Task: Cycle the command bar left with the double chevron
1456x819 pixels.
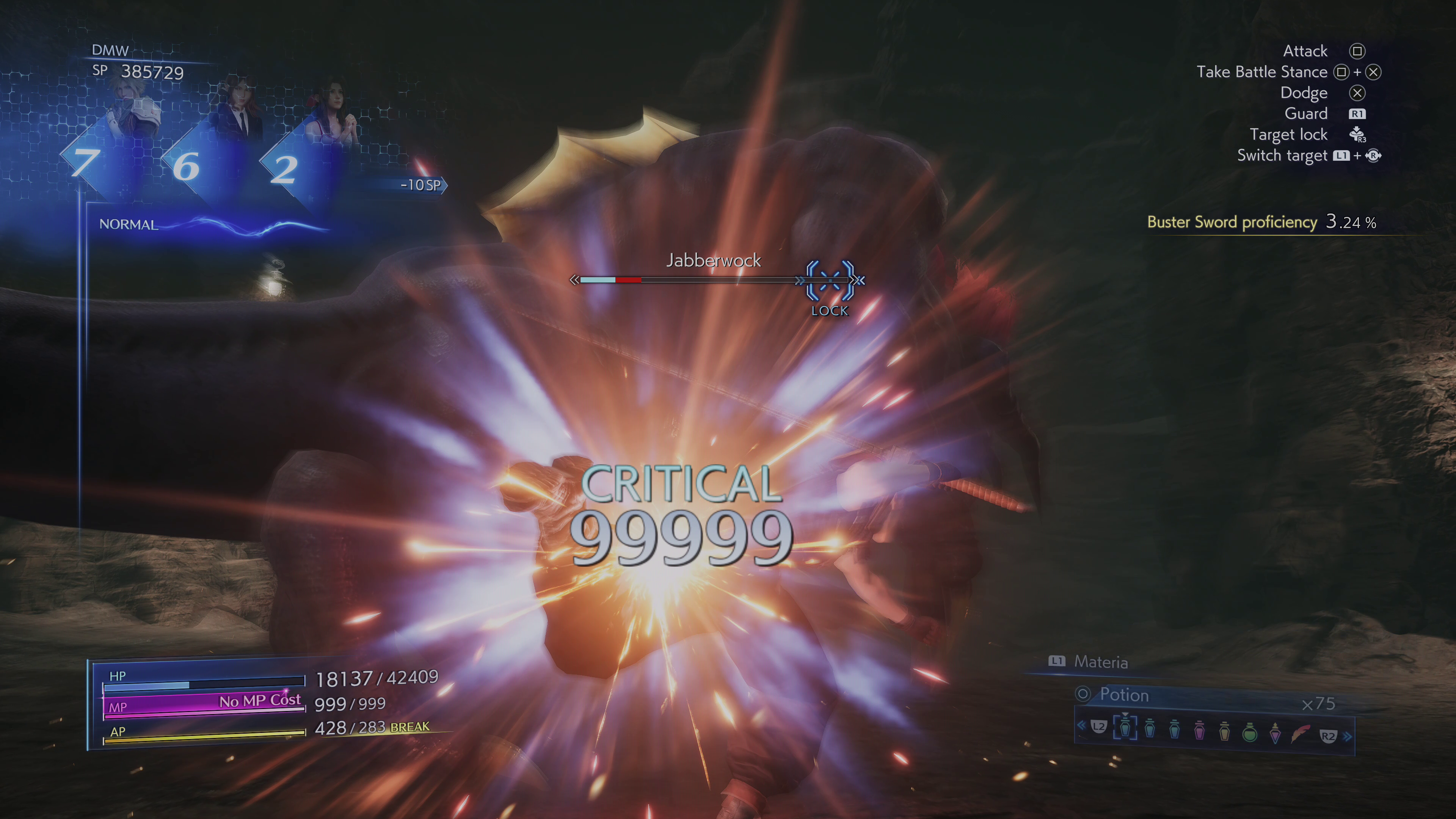Action: (1081, 725)
